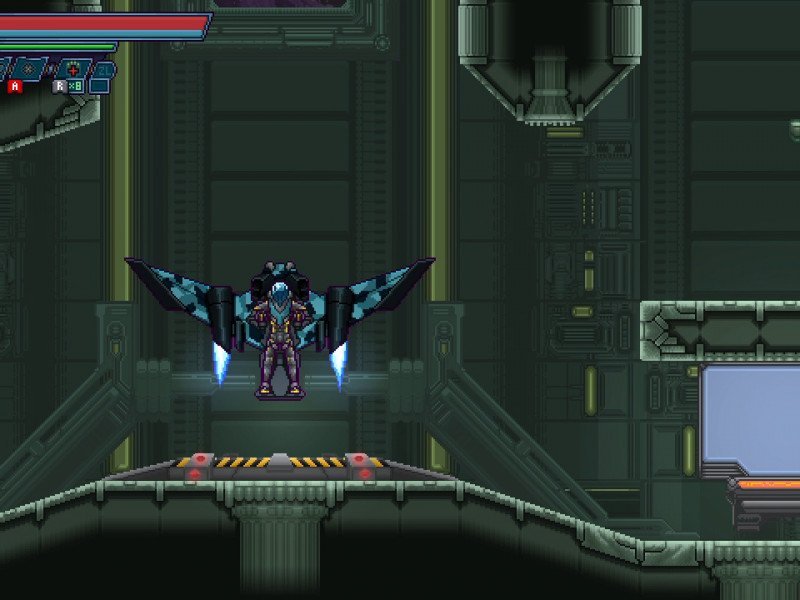Screen dimensions: 800x600
Task: Select the red cross healing item slot
Action: 73,70
